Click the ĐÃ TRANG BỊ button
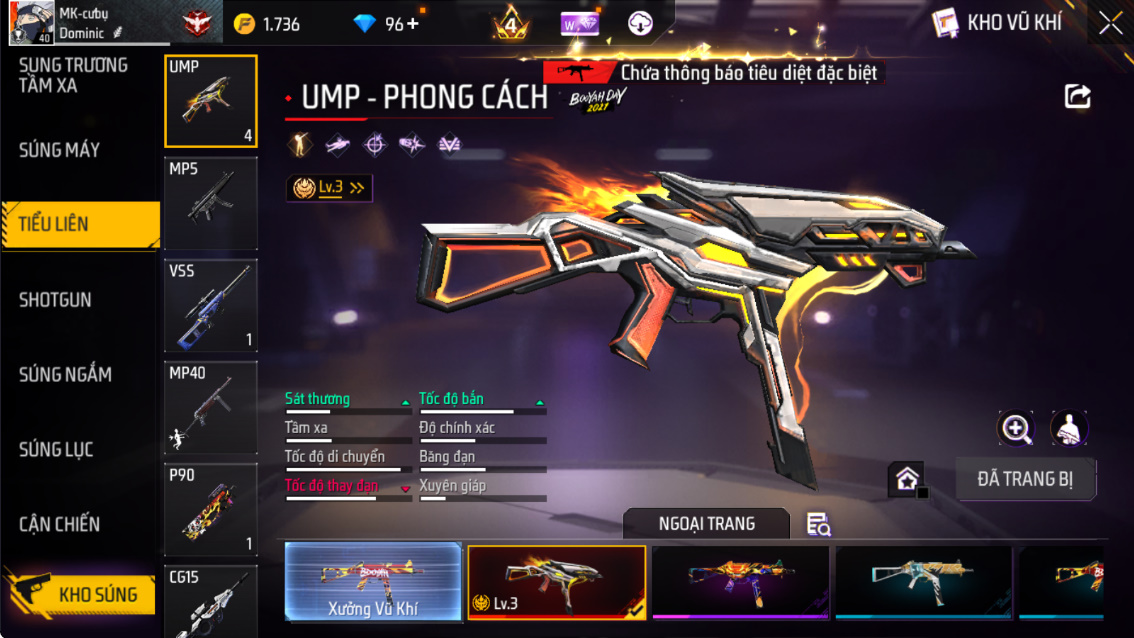This screenshot has height=638, width=1134. [1025, 479]
